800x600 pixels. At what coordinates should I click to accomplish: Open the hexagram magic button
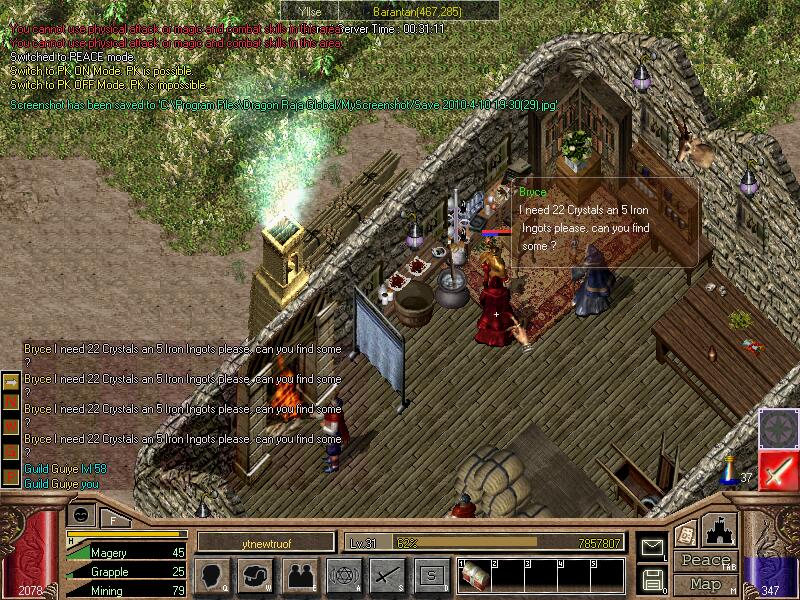[x=343, y=575]
